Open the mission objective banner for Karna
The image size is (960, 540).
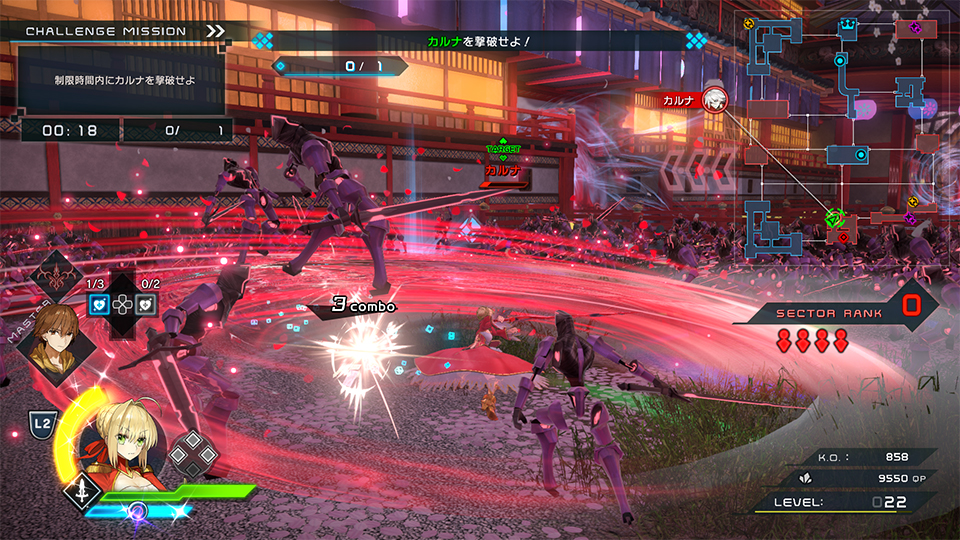tap(478, 41)
